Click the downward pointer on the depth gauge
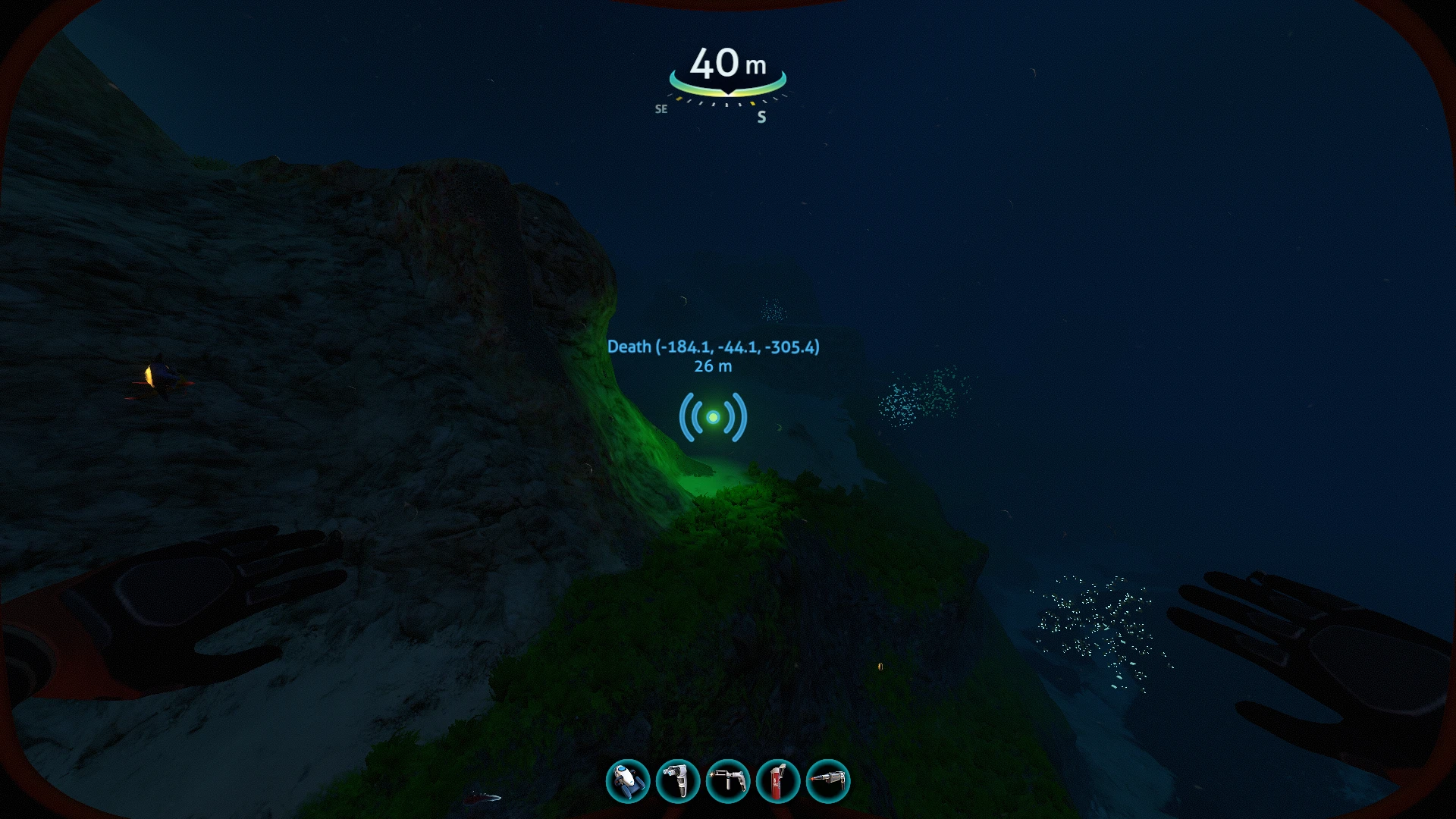This screenshot has height=819, width=1456. [726, 93]
